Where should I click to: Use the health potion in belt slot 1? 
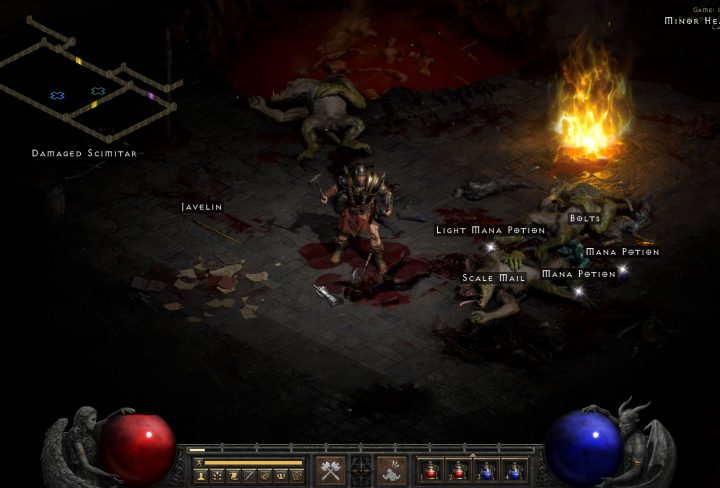430,470
